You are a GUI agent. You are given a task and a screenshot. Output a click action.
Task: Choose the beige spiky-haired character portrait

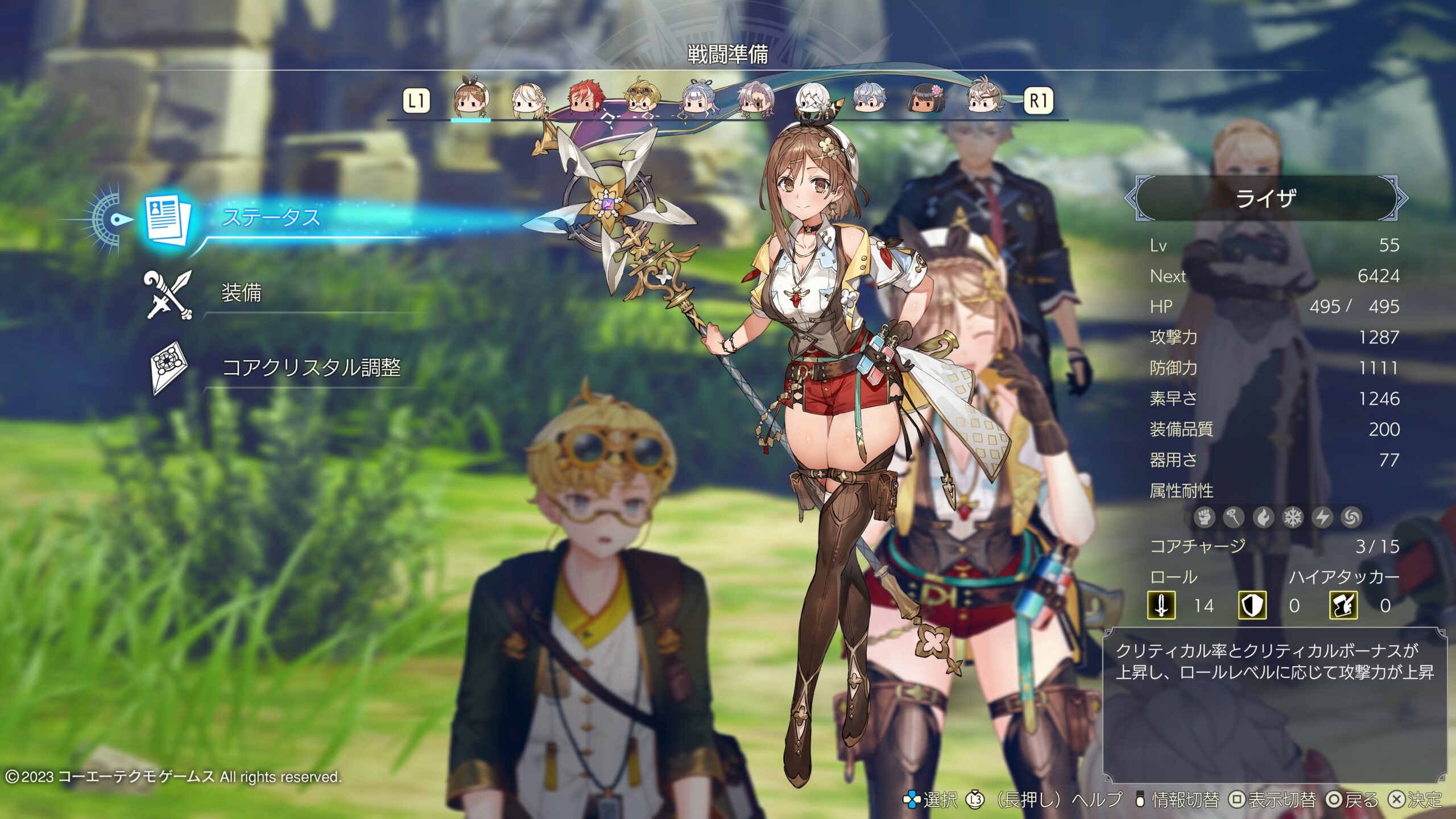[984, 100]
